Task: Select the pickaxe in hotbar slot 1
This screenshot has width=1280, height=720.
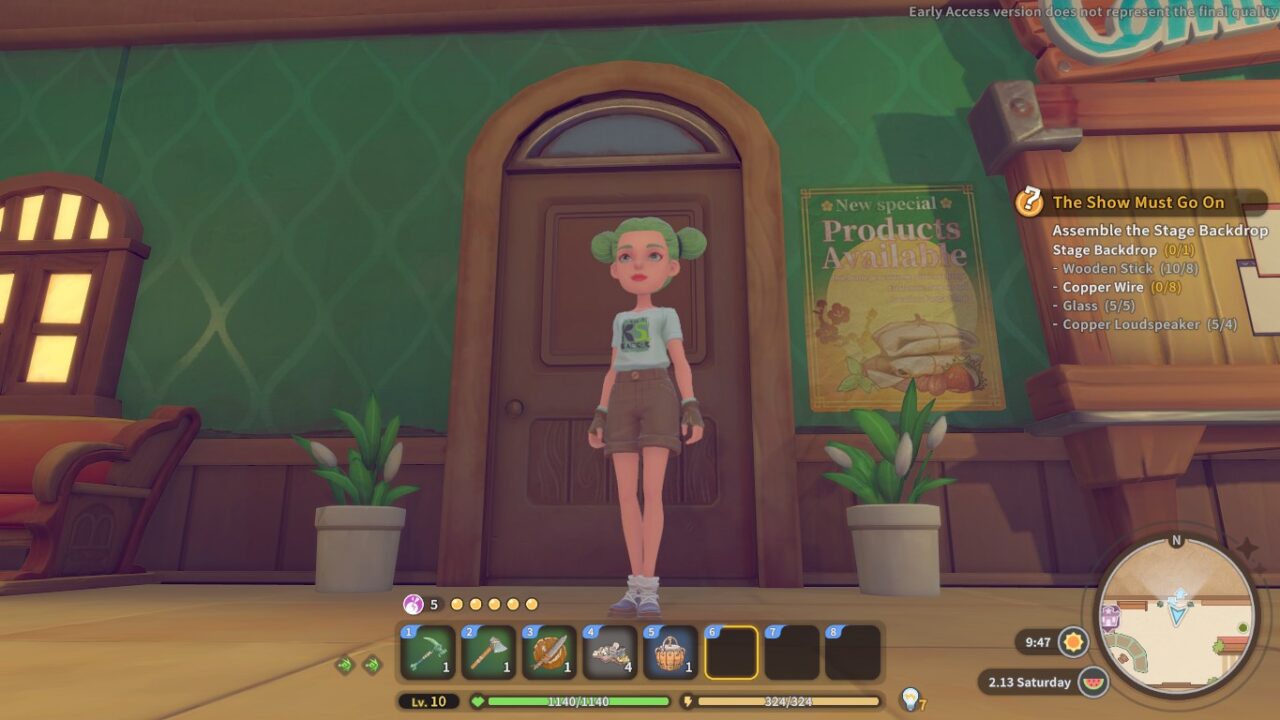Action: pyautogui.click(x=428, y=653)
